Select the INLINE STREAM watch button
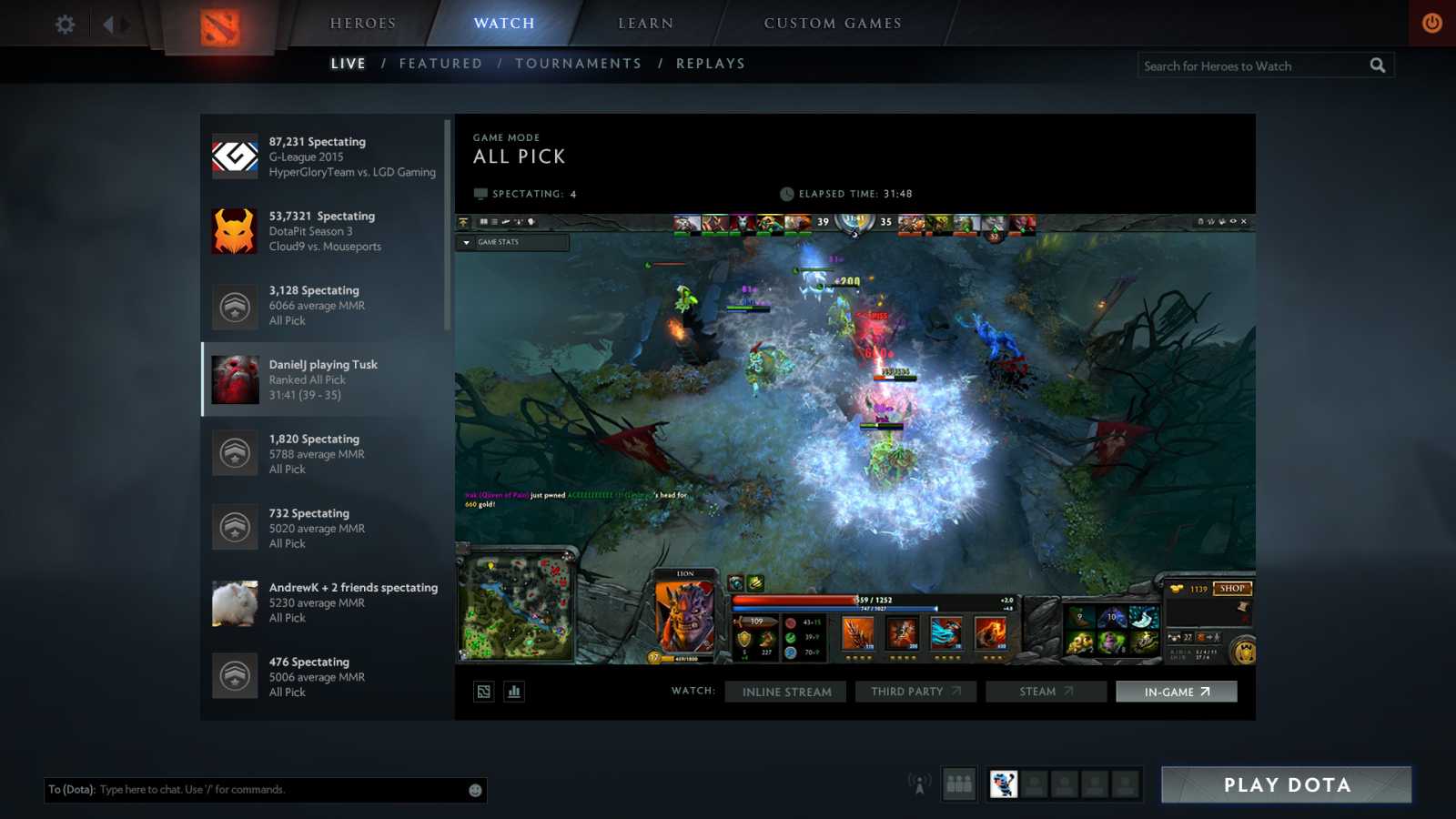Image resolution: width=1456 pixels, height=819 pixels. [x=784, y=692]
